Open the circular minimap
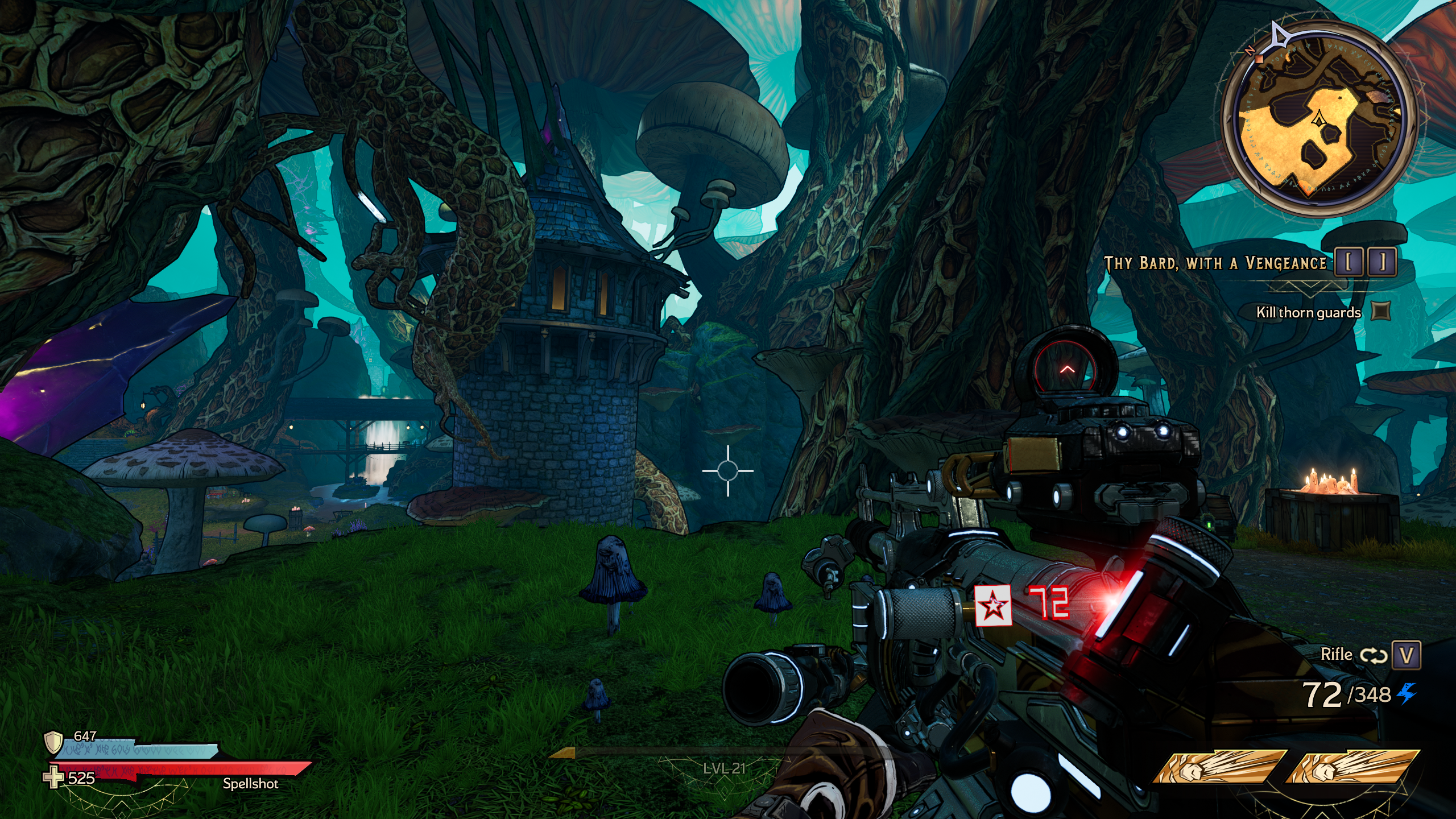 coord(1318,121)
